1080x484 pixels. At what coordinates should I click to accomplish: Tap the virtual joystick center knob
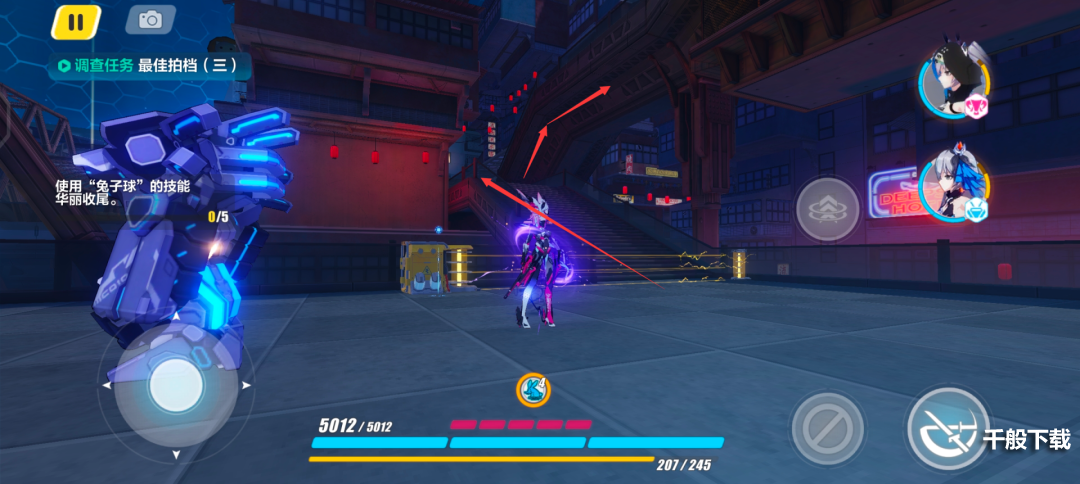(x=176, y=385)
